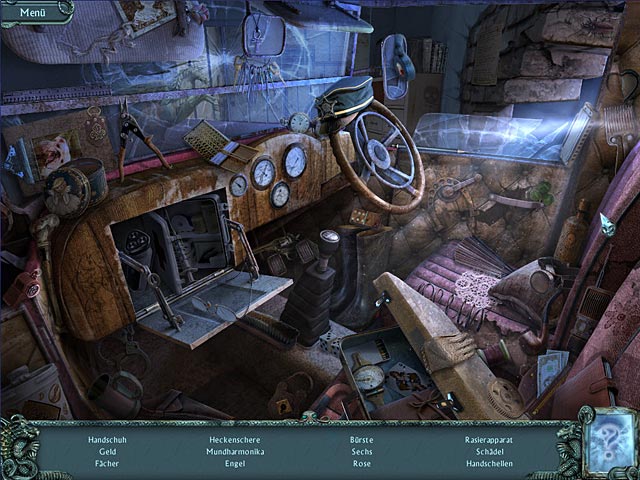Use the question mark hint button

point(607,441)
